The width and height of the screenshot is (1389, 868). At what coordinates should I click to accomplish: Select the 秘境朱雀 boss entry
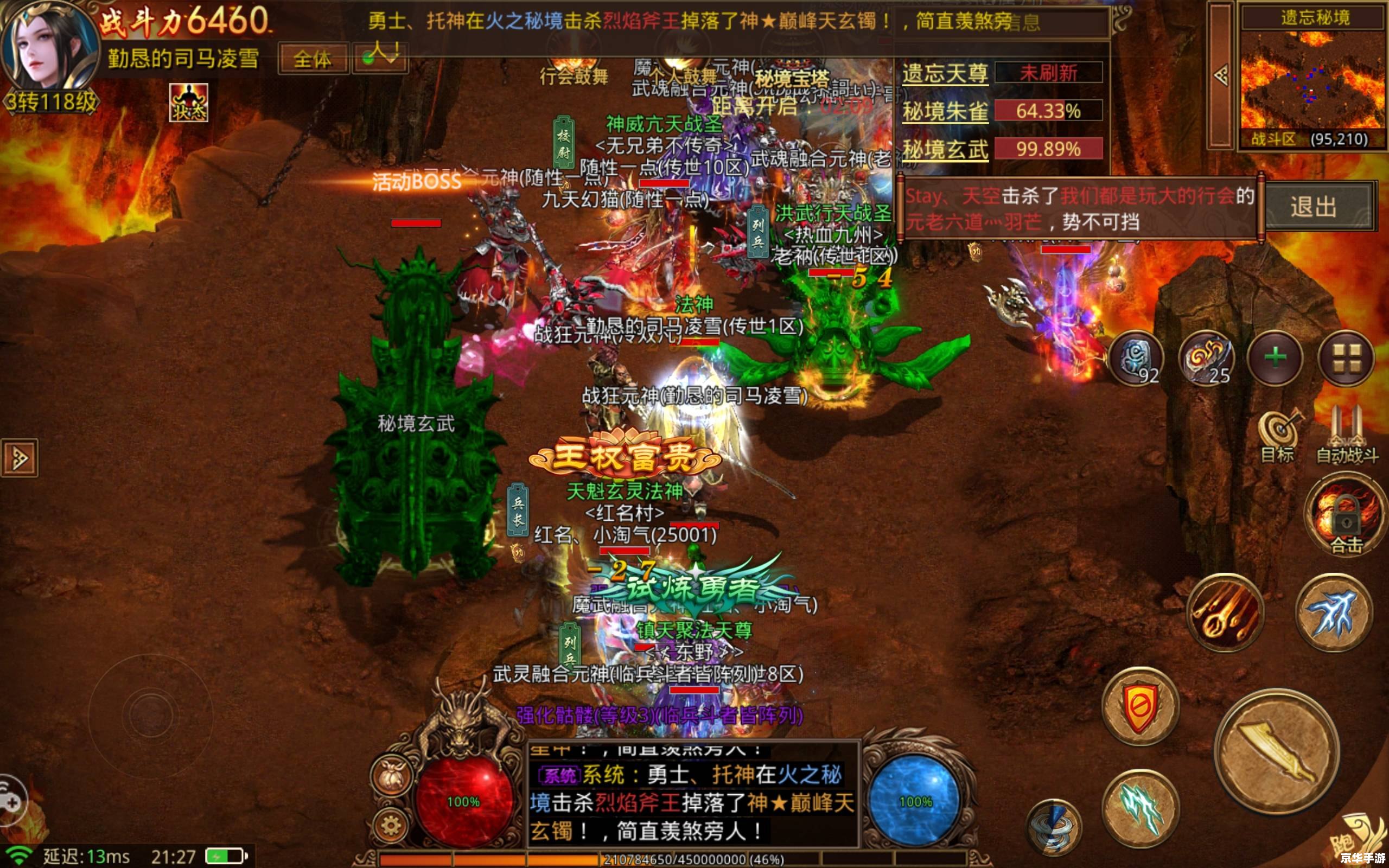tap(945, 111)
